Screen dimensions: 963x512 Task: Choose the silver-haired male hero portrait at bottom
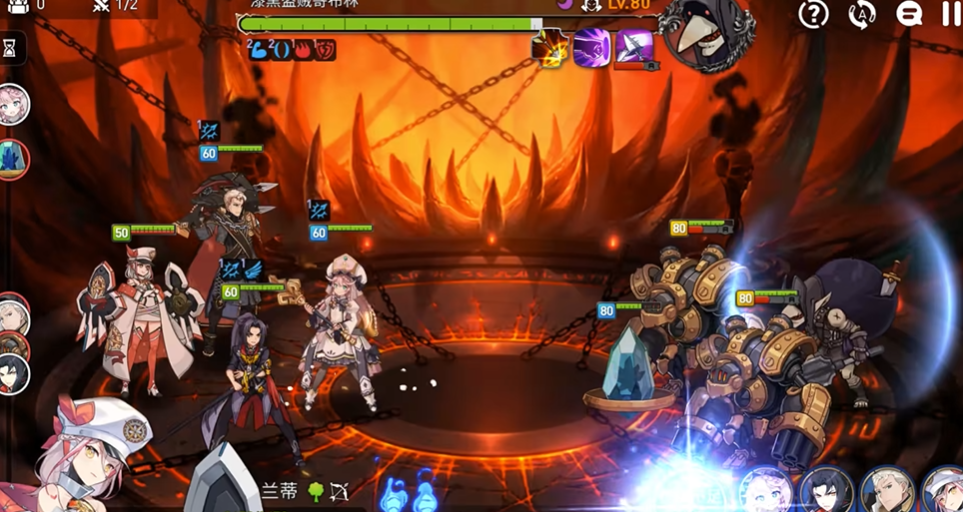[888, 490]
